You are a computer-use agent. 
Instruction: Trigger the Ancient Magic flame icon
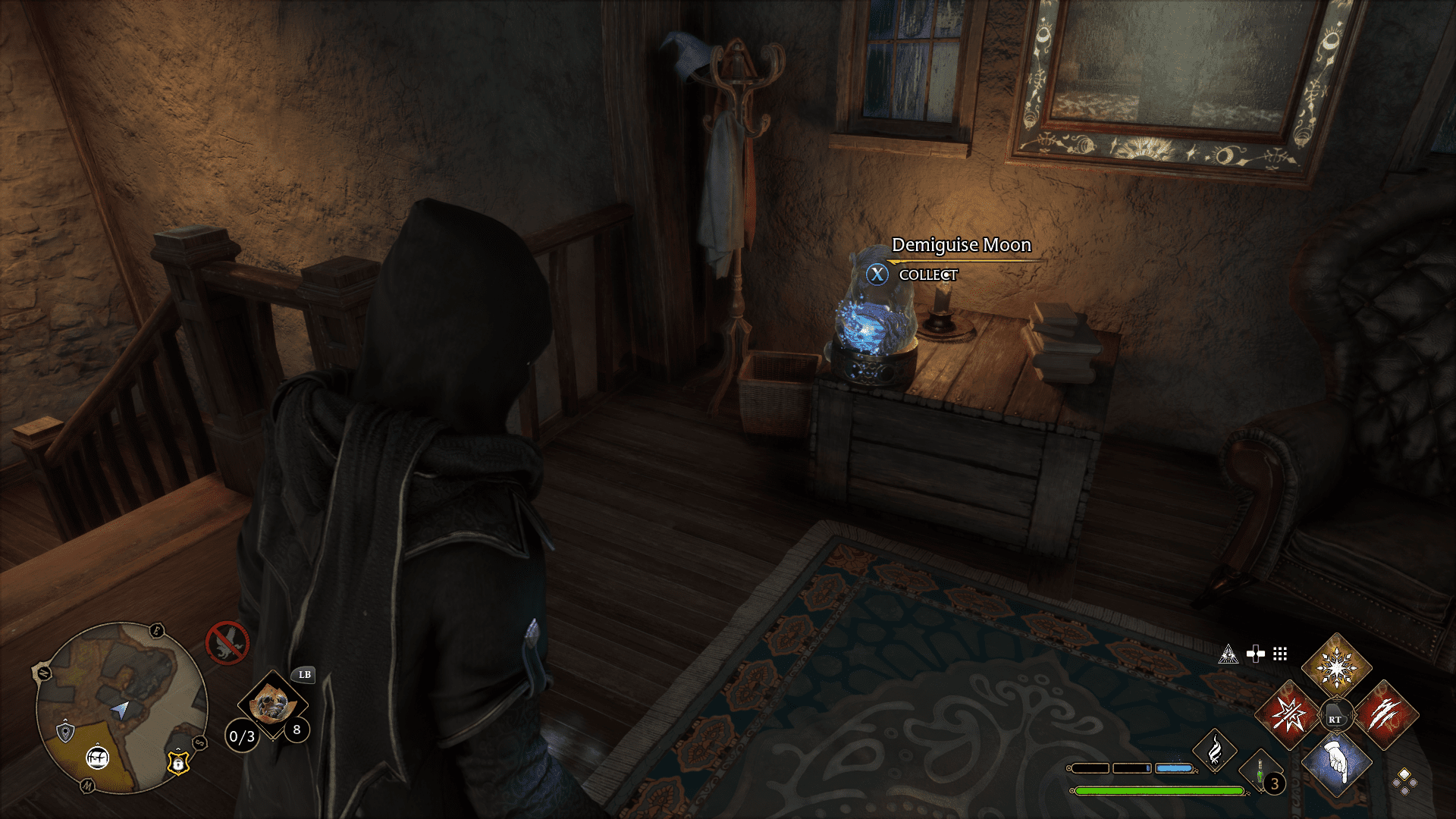tap(1214, 749)
